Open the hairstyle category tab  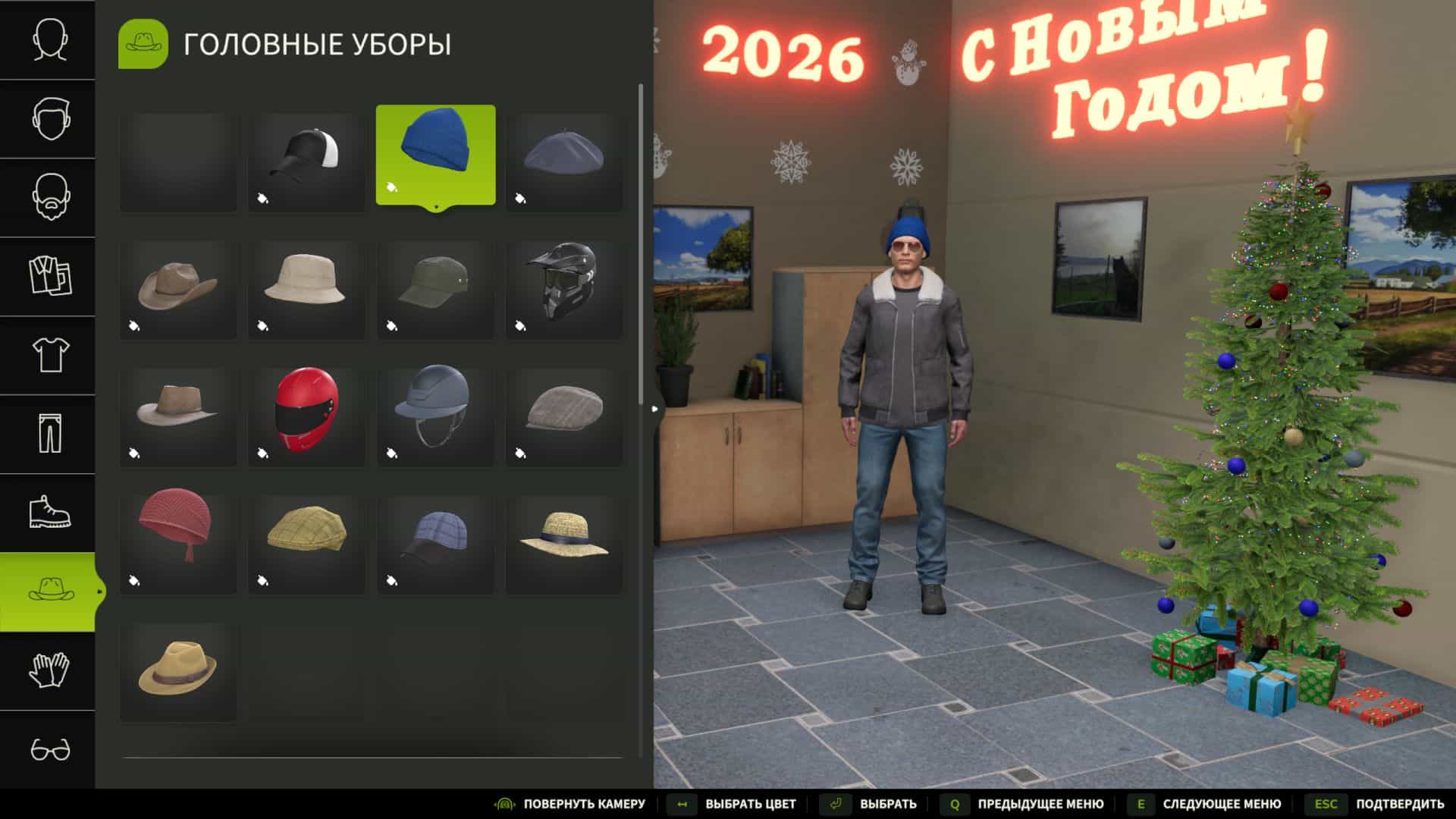point(49,118)
